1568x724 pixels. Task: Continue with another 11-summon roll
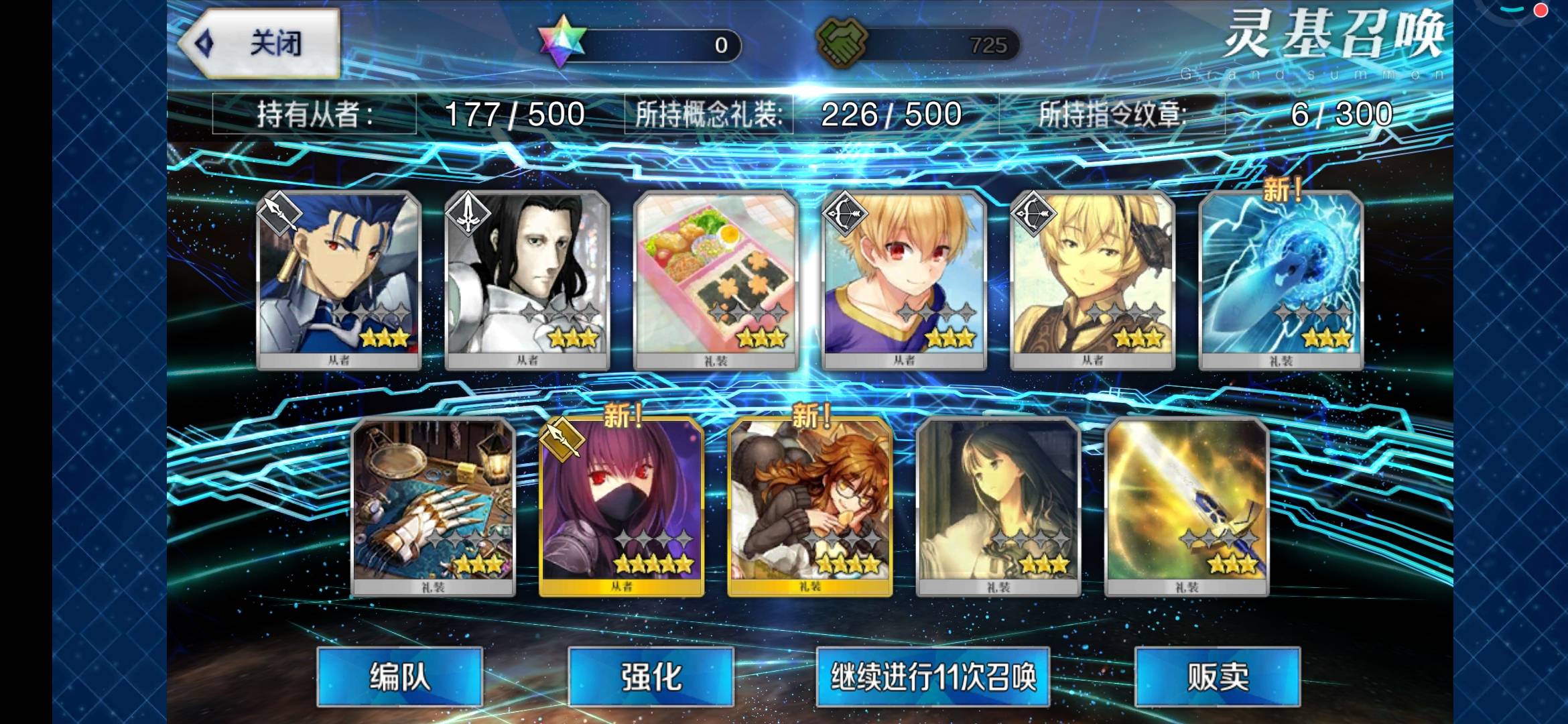(933, 676)
